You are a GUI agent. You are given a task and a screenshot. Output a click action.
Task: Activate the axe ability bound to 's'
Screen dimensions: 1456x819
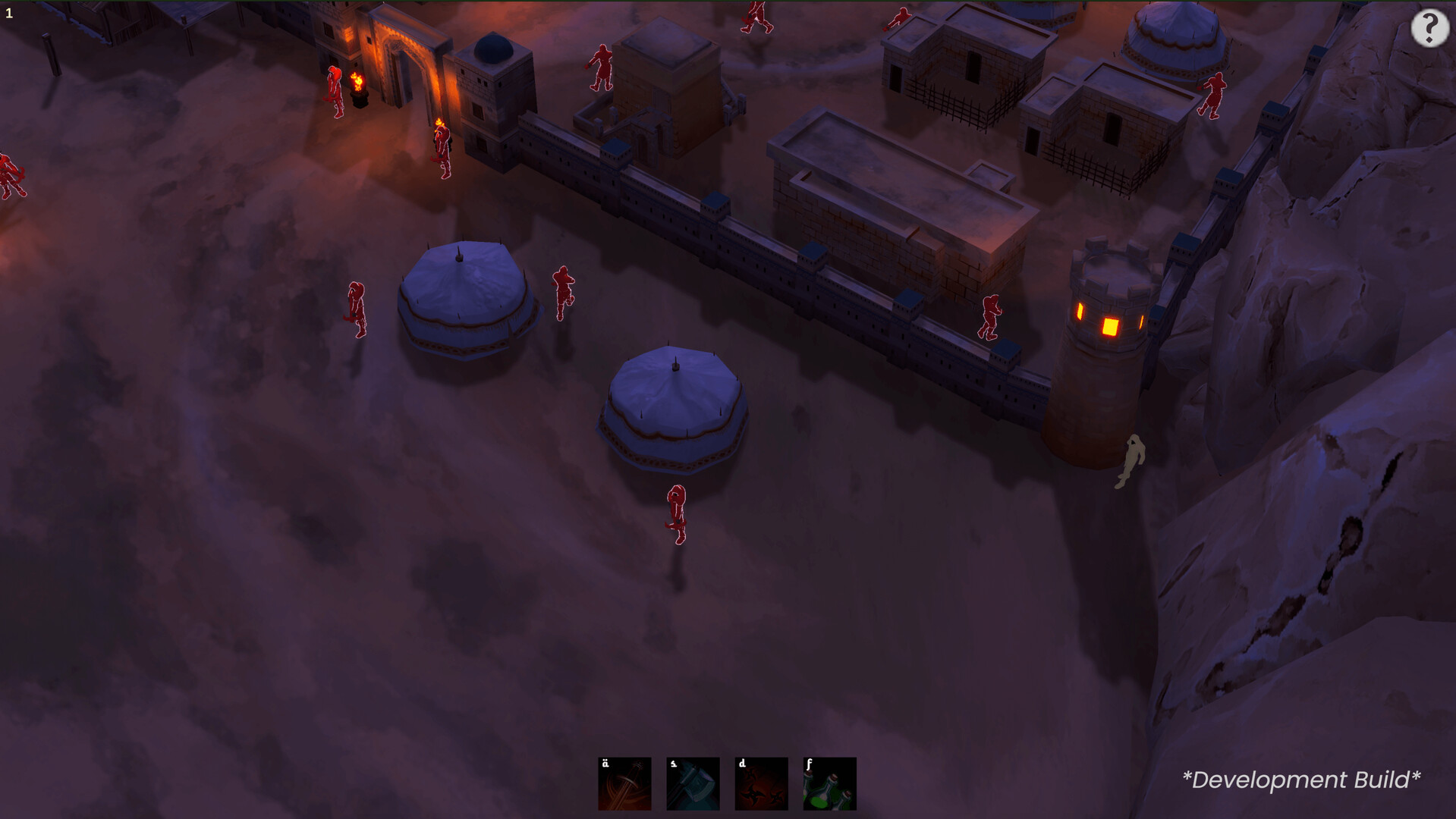(692, 783)
